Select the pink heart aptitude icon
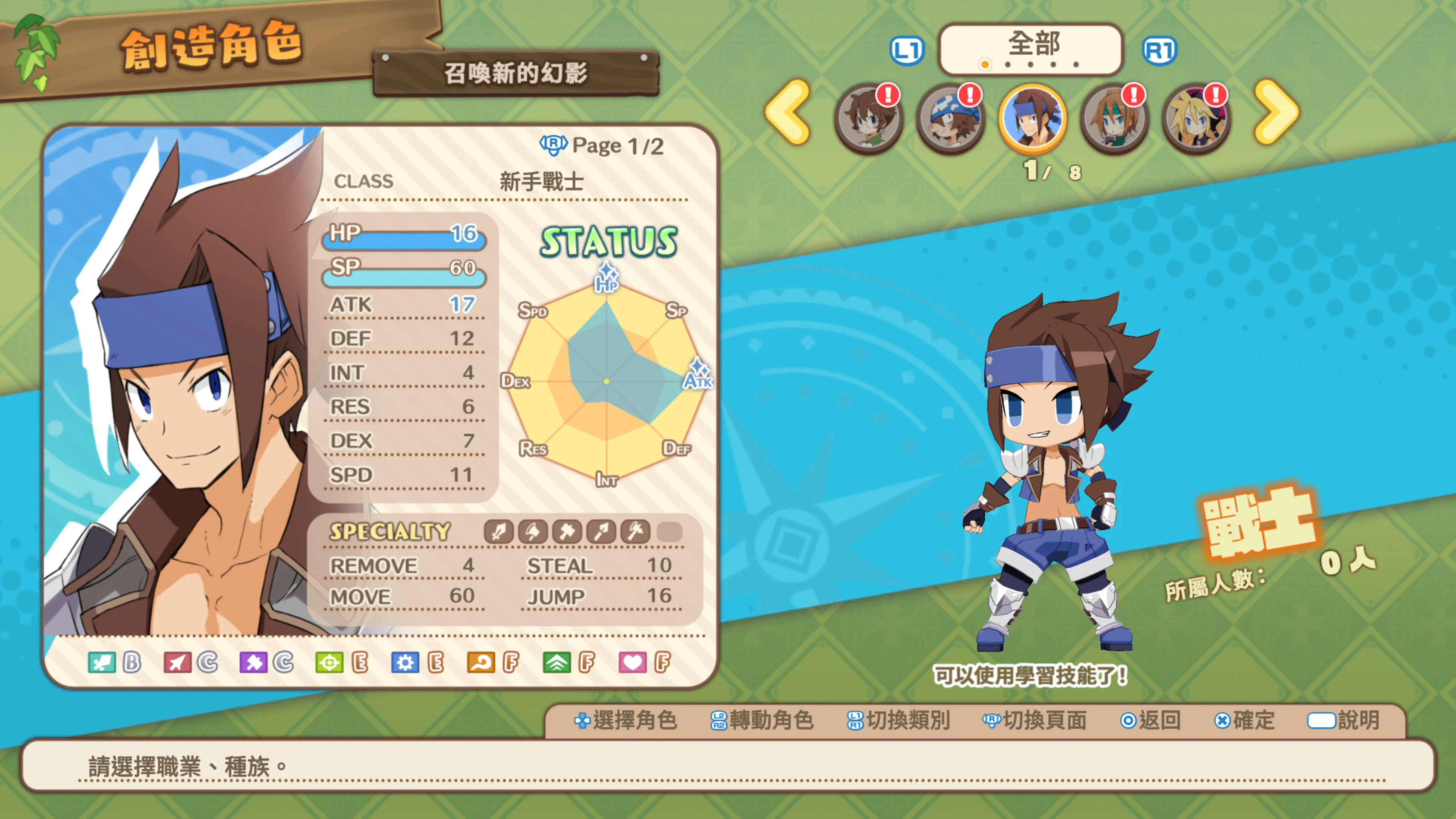 pyautogui.click(x=633, y=662)
